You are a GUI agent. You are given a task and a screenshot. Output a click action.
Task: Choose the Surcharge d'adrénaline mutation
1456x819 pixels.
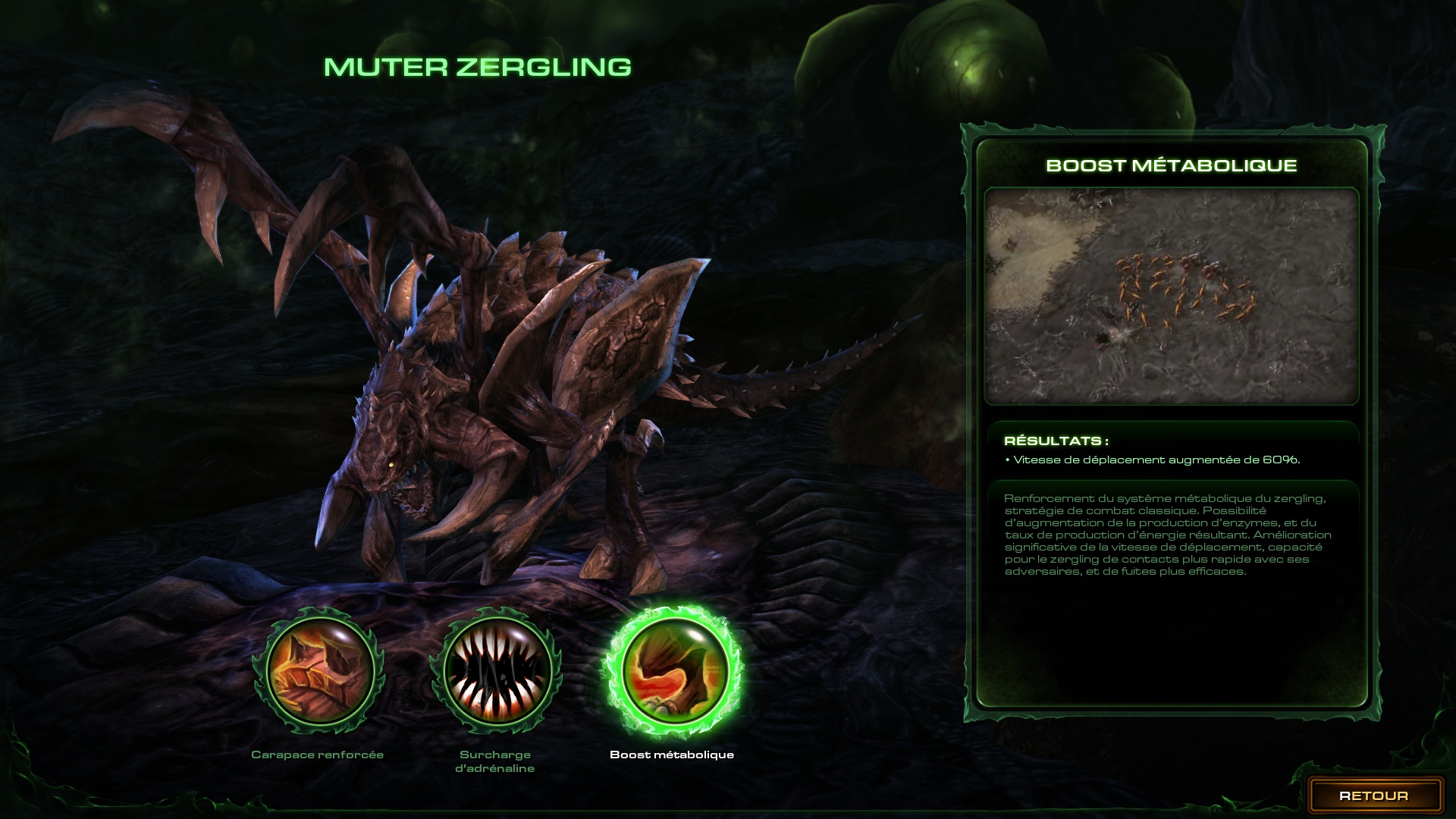pyautogui.click(x=495, y=673)
